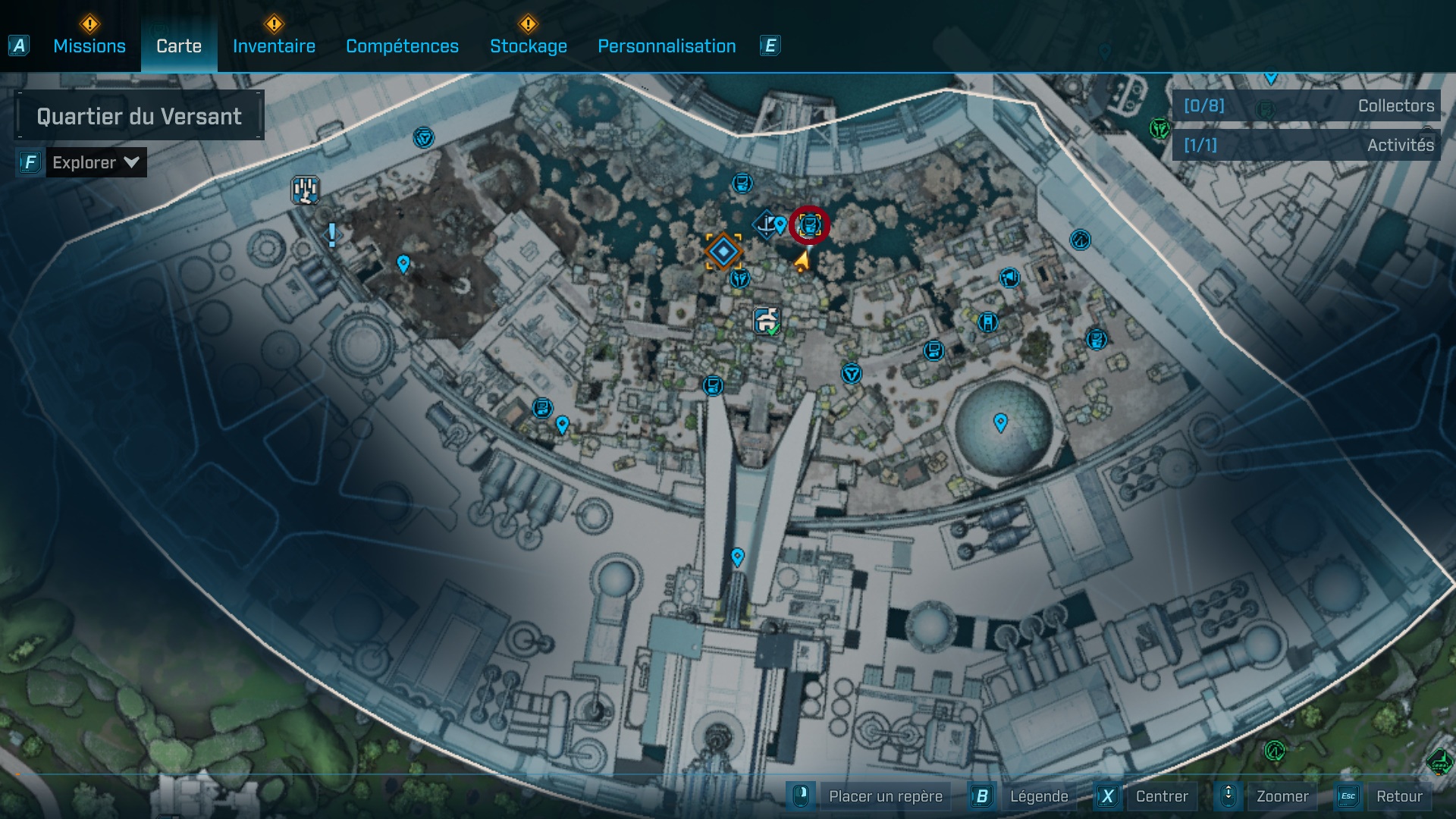
Task: Click the red-circled objective icon on the map
Action: pos(811,225)
